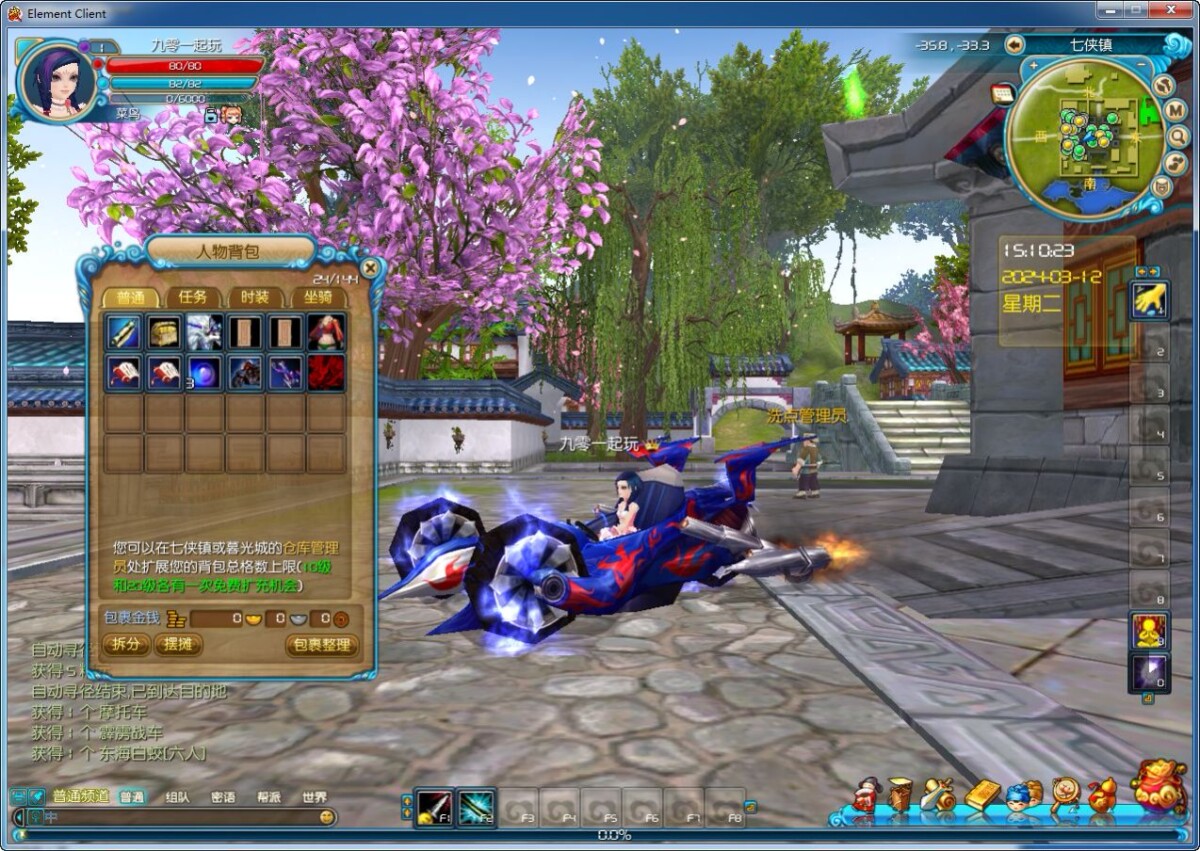
Task: Pick the motorcycle mount item in bag
Action: [245, 372]
